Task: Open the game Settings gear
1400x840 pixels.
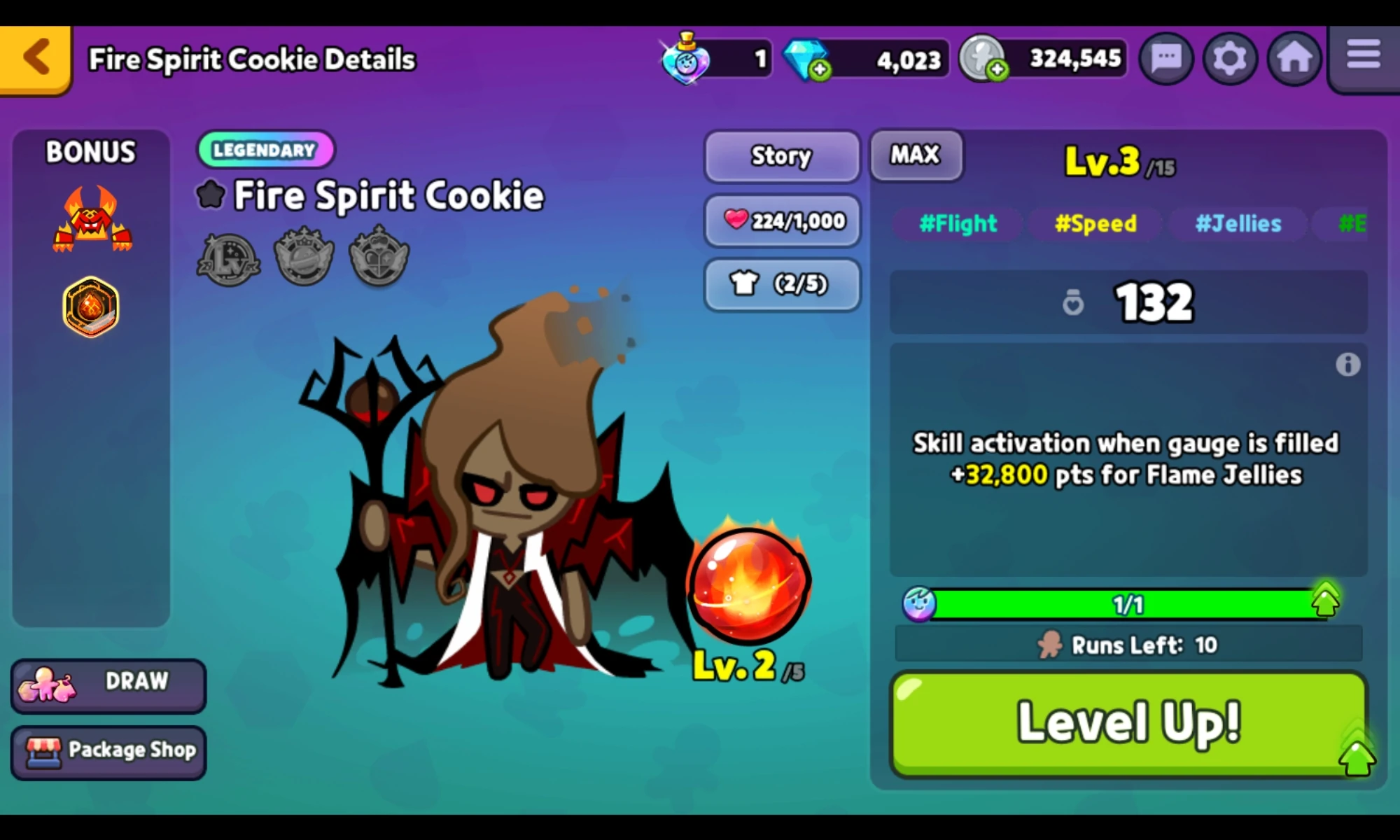Action: (x=1230, y=58)
